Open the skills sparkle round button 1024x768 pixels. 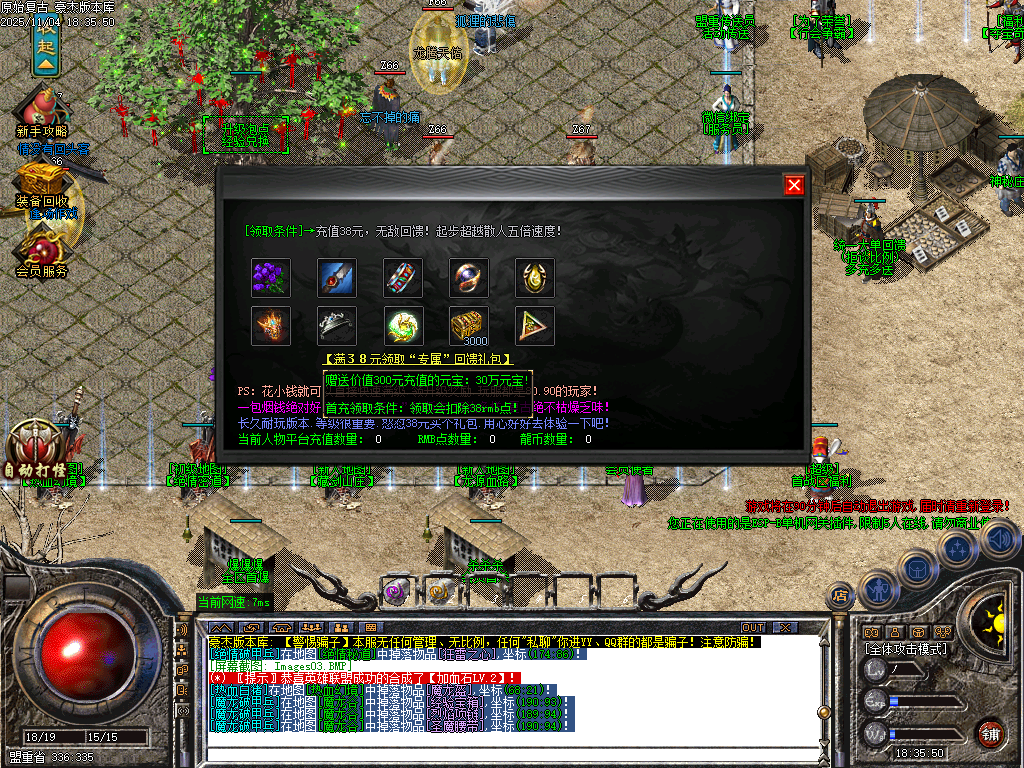tap(958, 548)
